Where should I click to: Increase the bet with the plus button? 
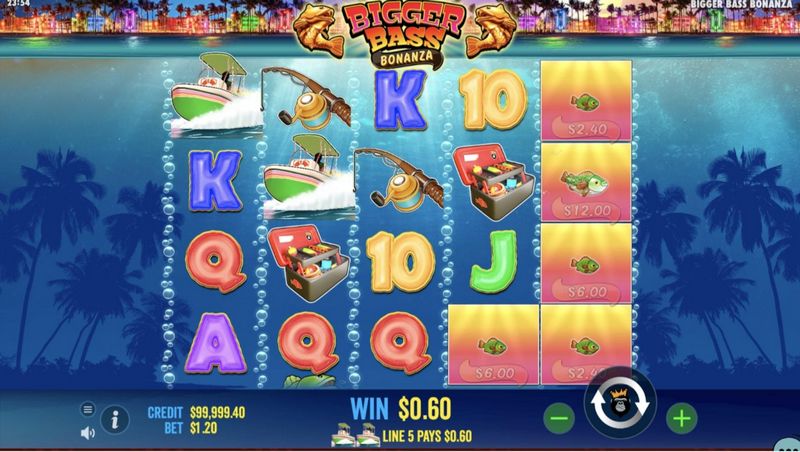tap(681, 417)
